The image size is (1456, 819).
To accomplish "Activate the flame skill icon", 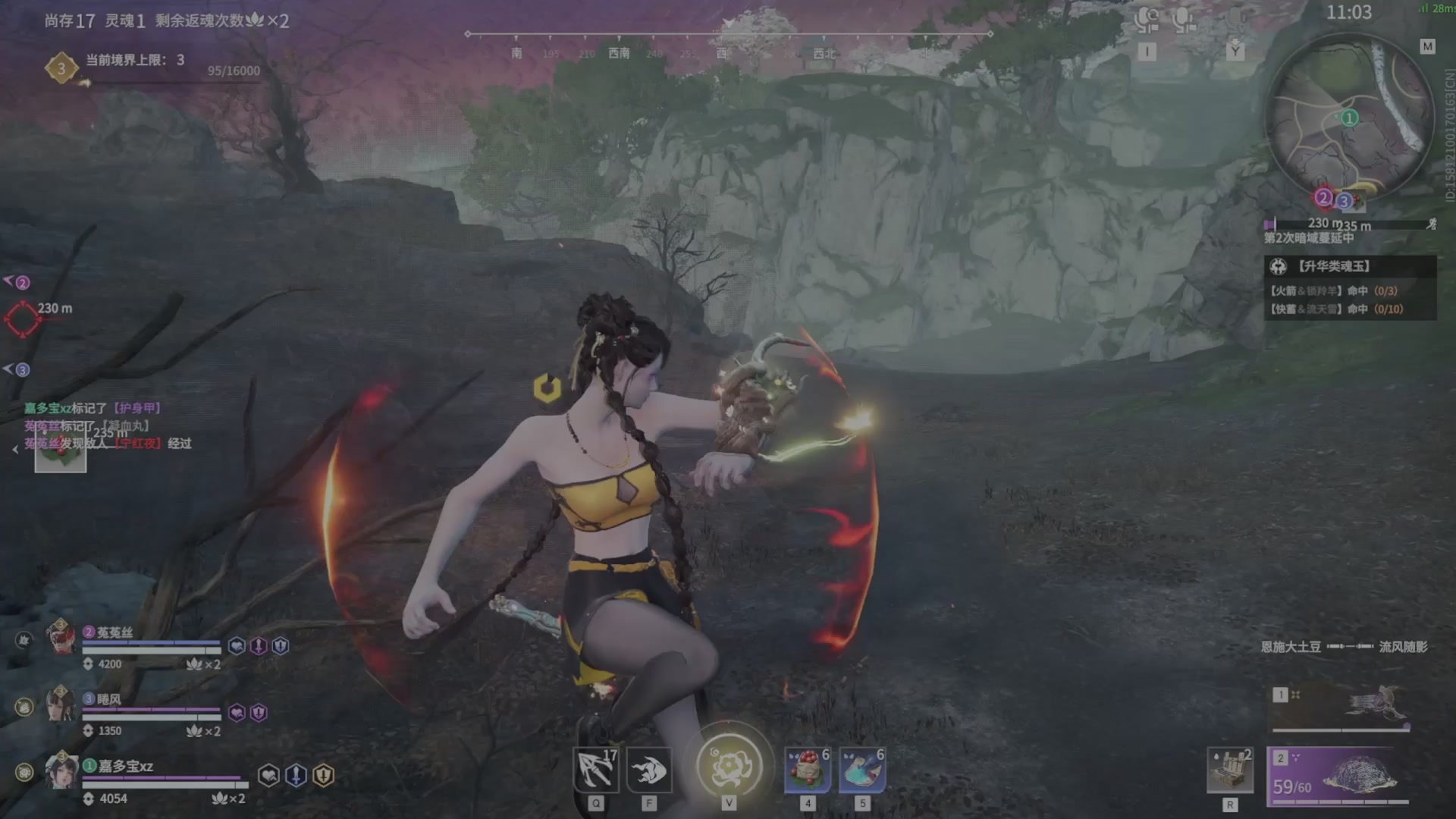I will (649, 770).
